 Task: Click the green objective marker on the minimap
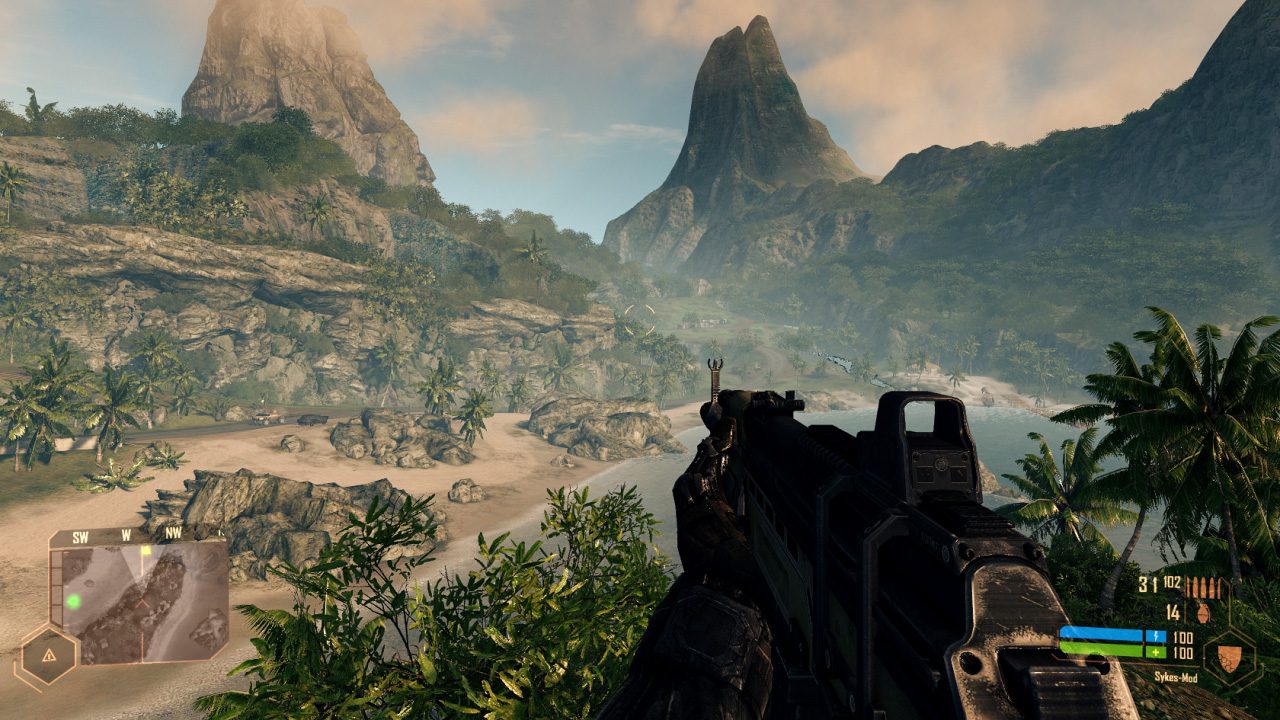pos(73,601)
